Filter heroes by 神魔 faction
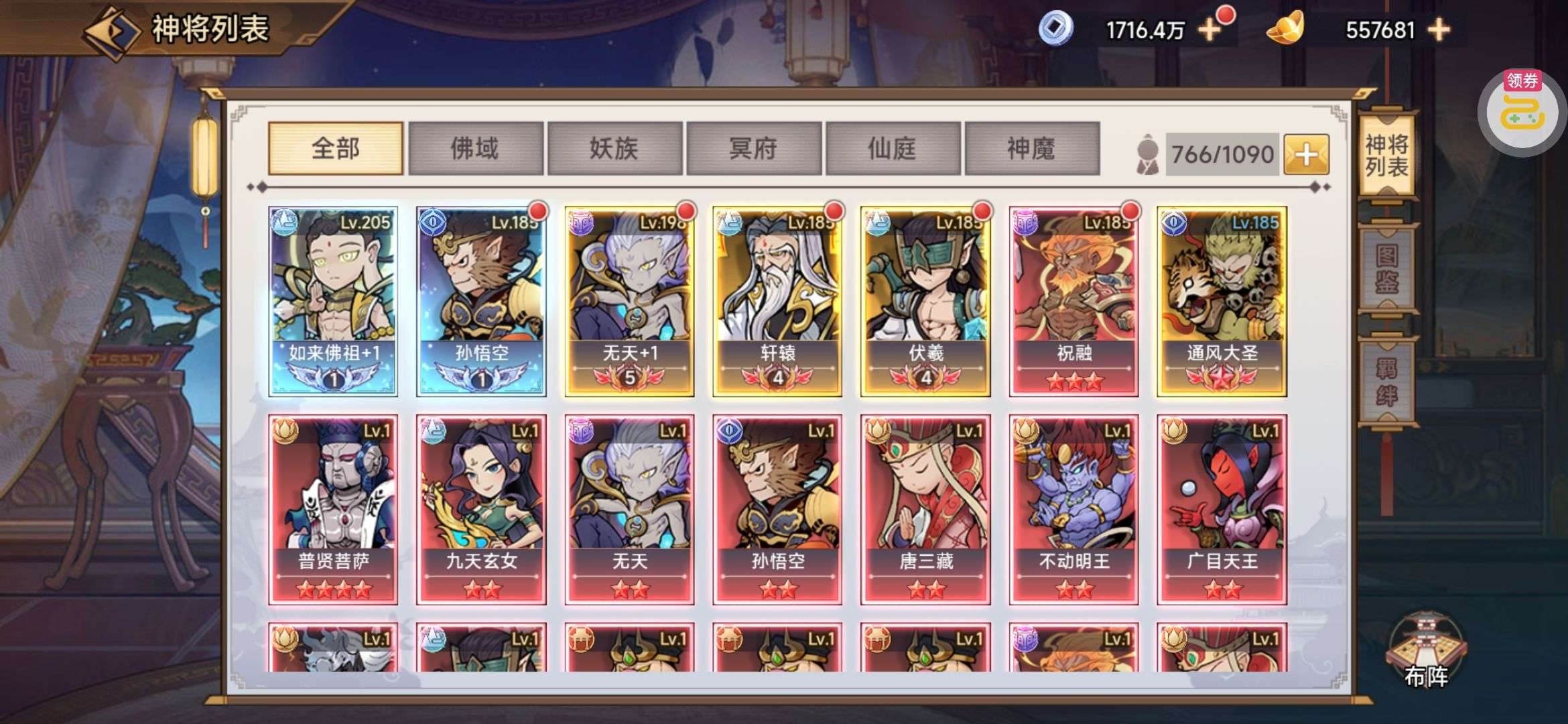 [1031, 148]
